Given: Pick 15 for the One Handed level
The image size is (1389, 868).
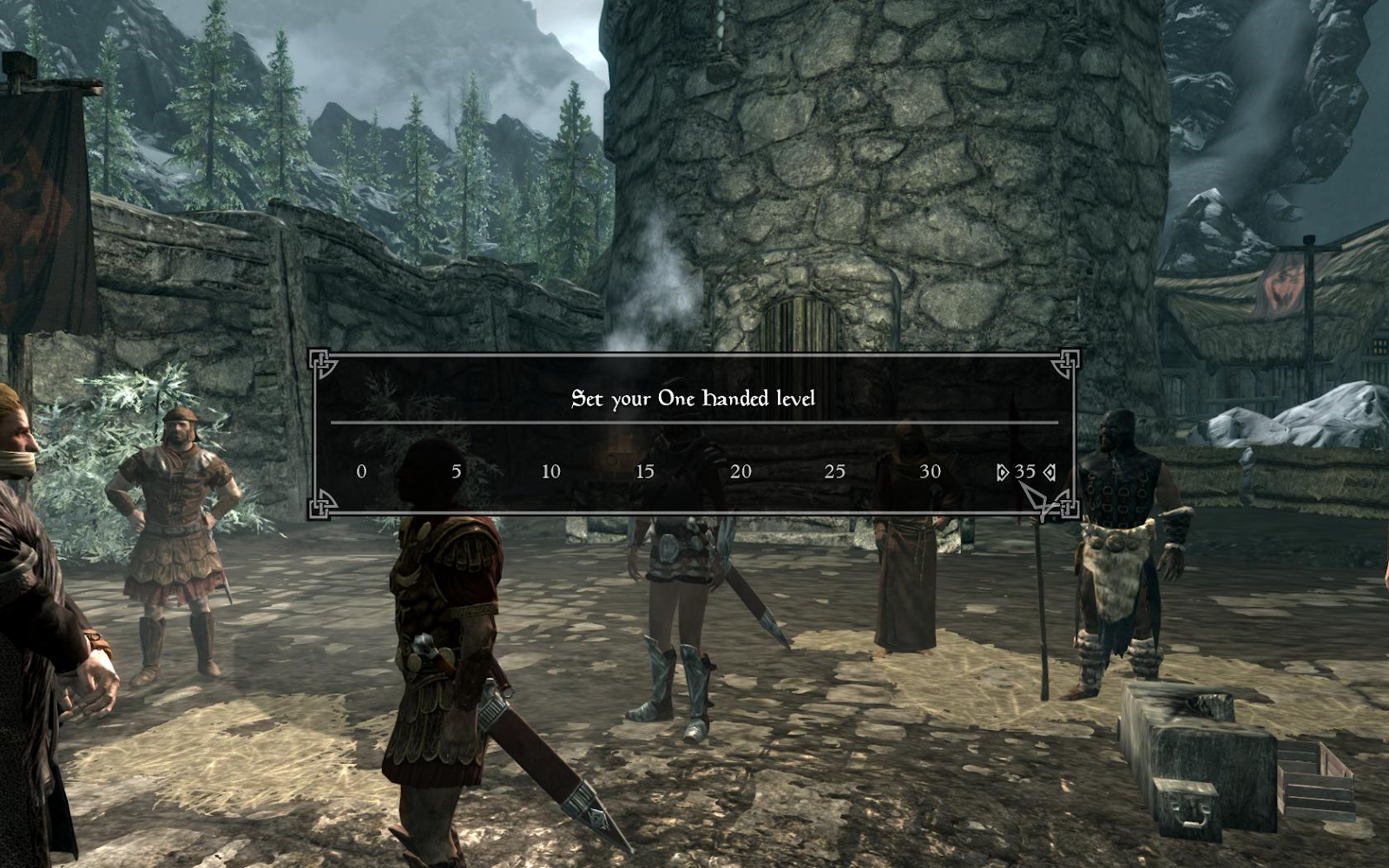Looking at the screenshot, I should click(x=645, y=471).
